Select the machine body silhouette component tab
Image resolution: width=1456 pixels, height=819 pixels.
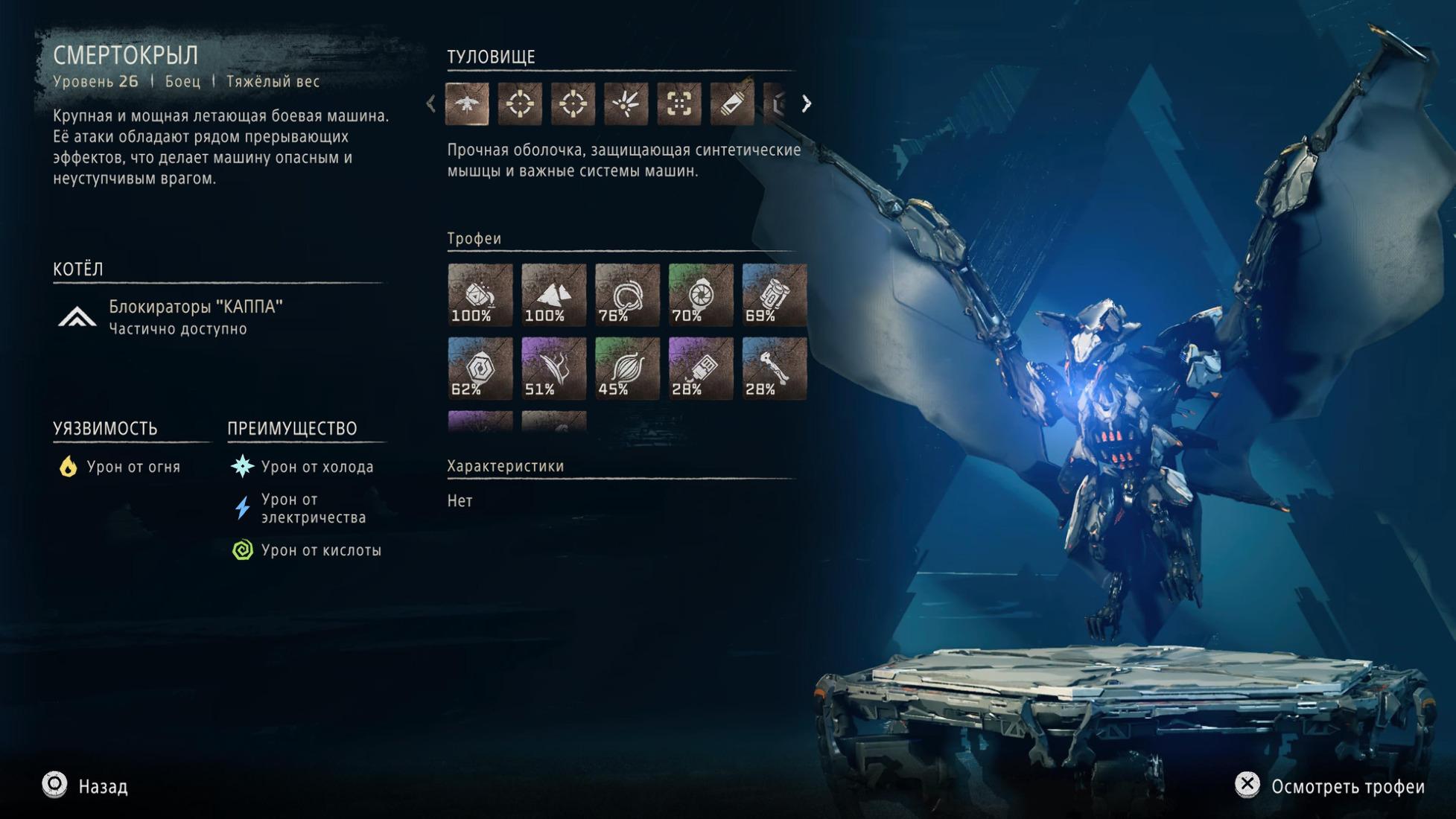(x=467, y=103)
